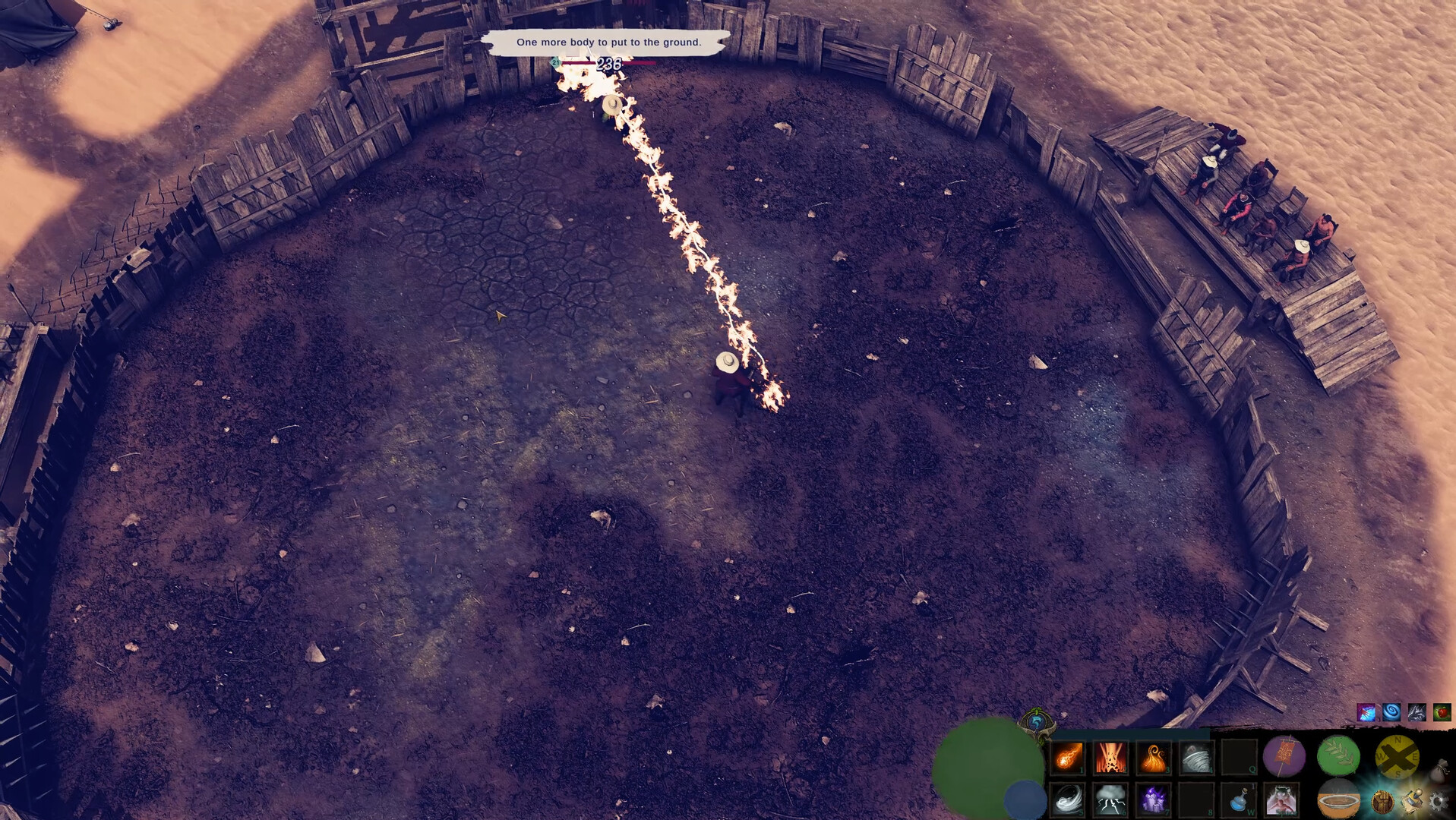Toggle the yellow crossed-rails compass icon

1398,755
